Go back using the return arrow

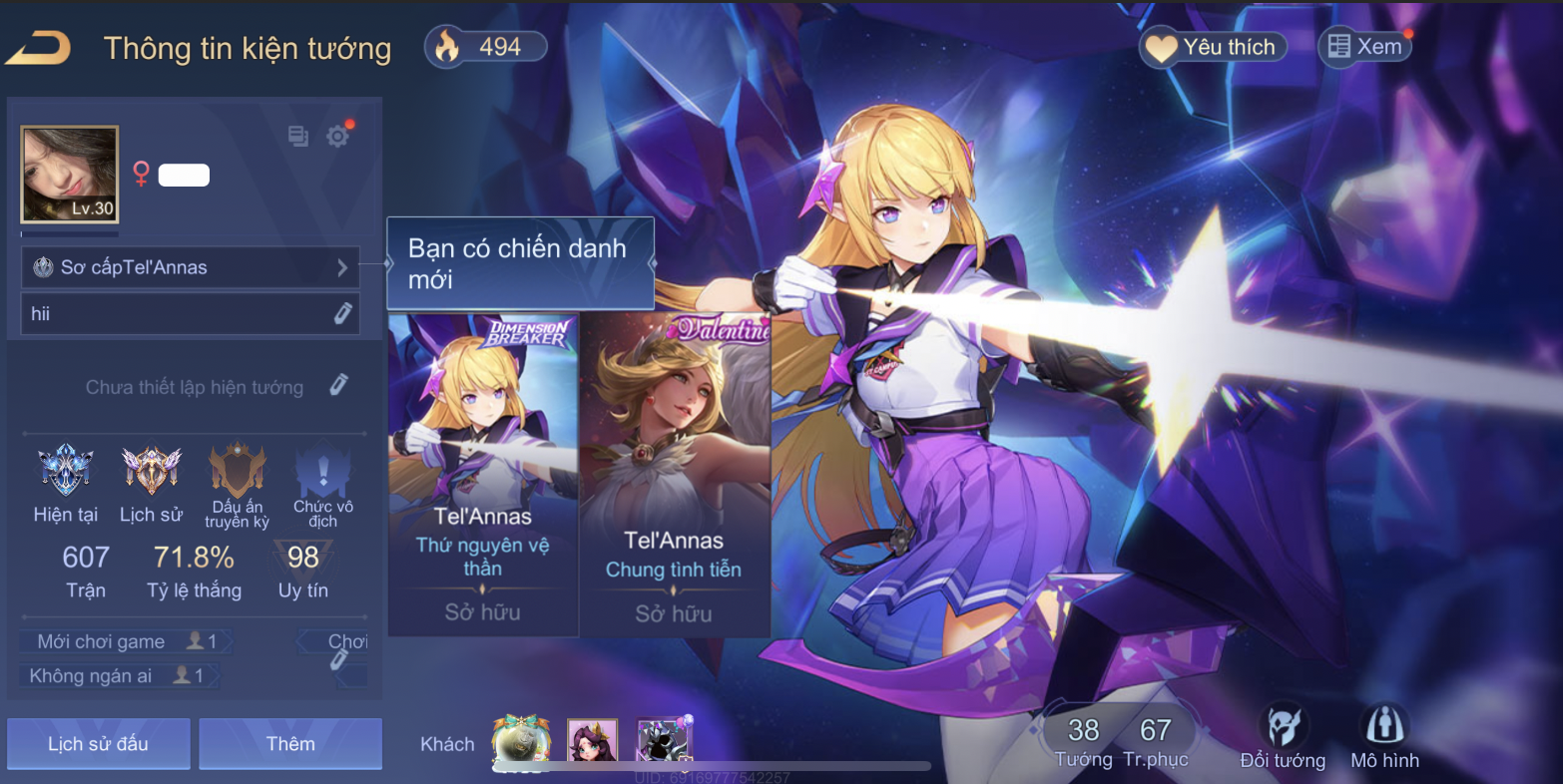point(39,48)
